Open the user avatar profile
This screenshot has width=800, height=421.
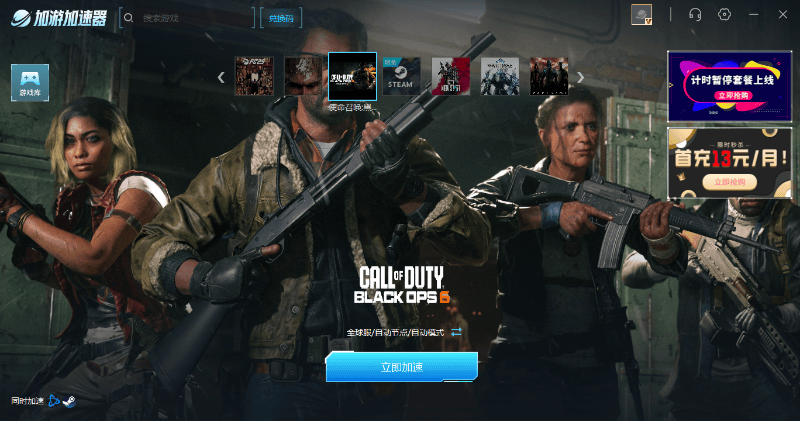coord(641,14)
